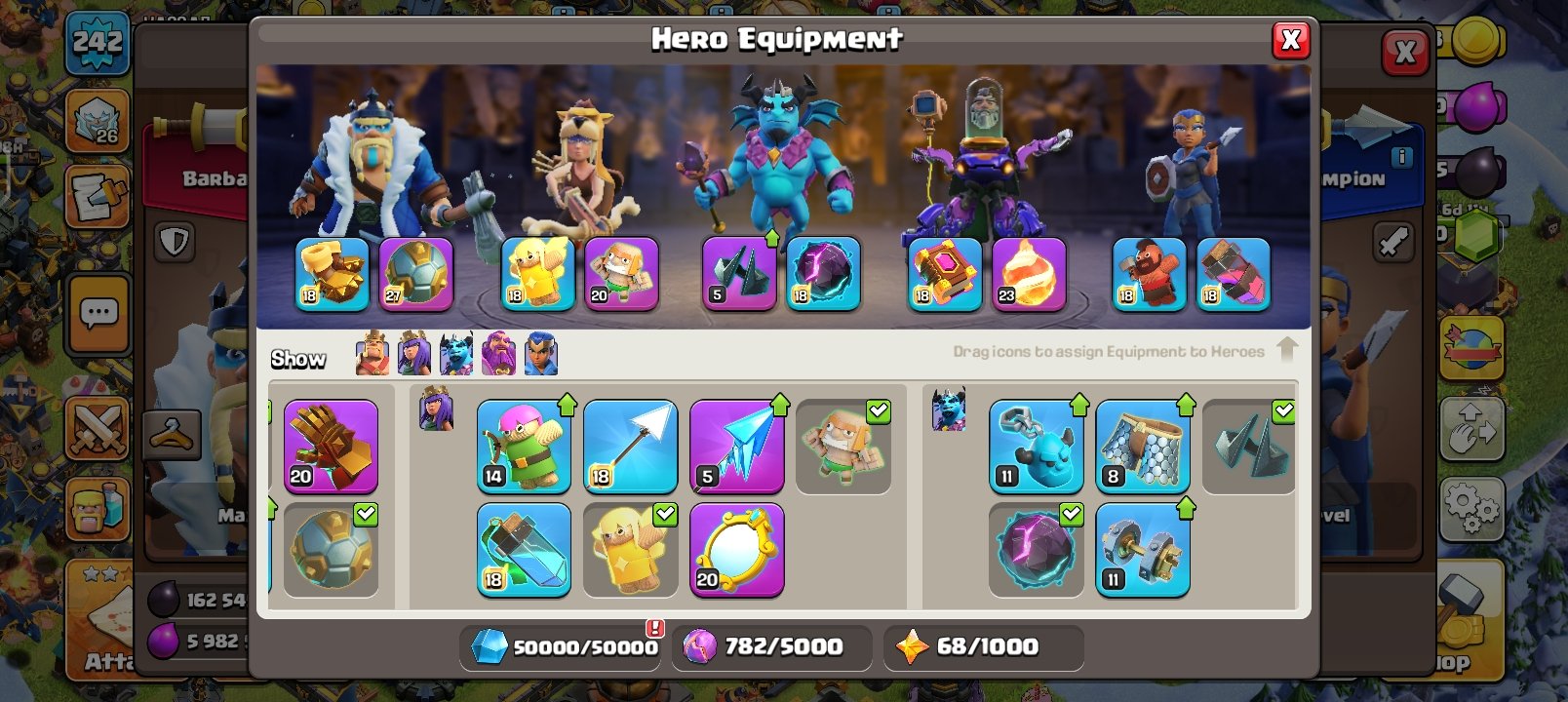Select the Giant Gauntlet equipment at level 20
Viewport: 1568px width, 702px height.
(x=332, y=446)
